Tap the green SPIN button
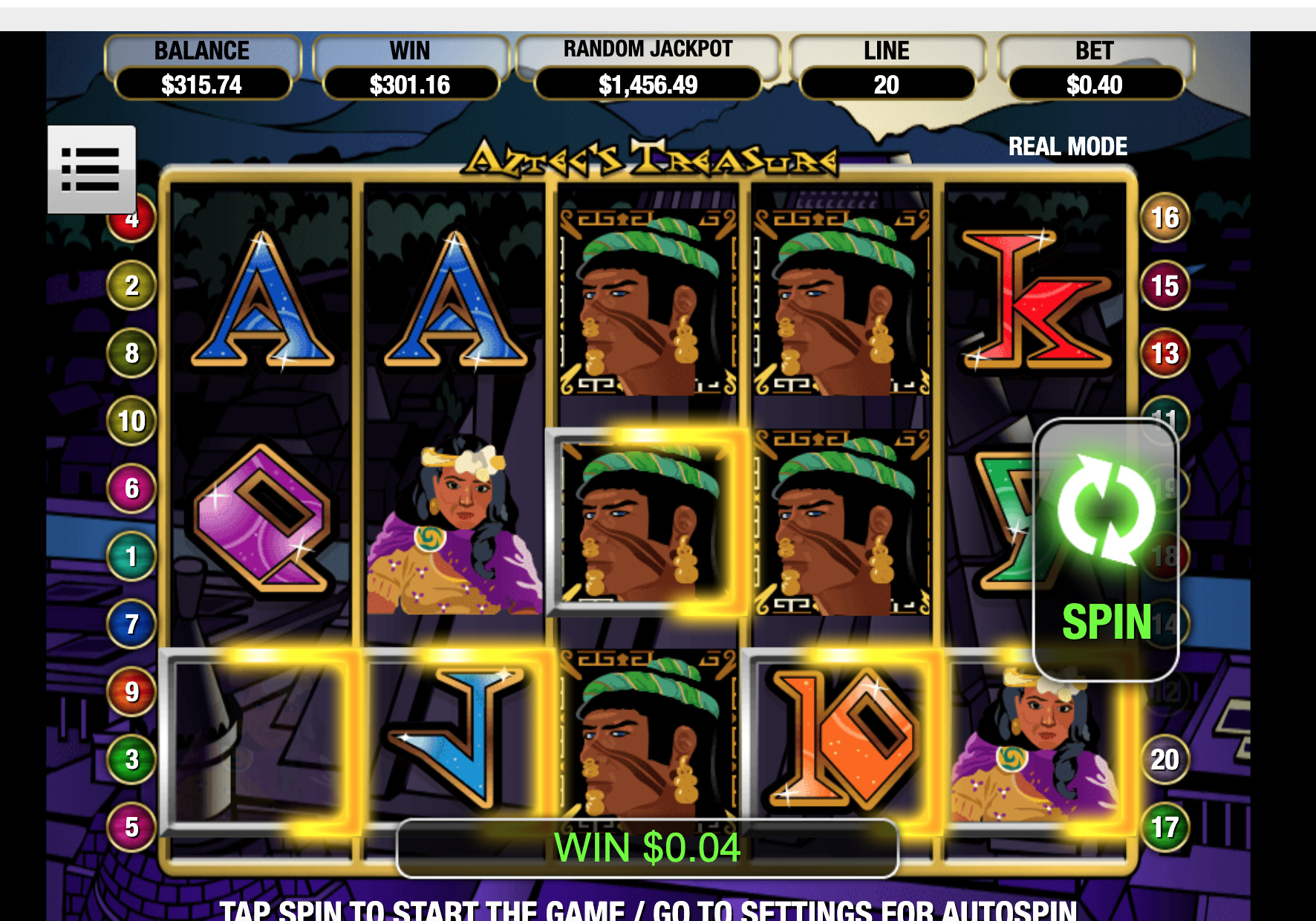Image resolution: width=1316 pixels, height=921 pixels. [x=1105, y=550]
